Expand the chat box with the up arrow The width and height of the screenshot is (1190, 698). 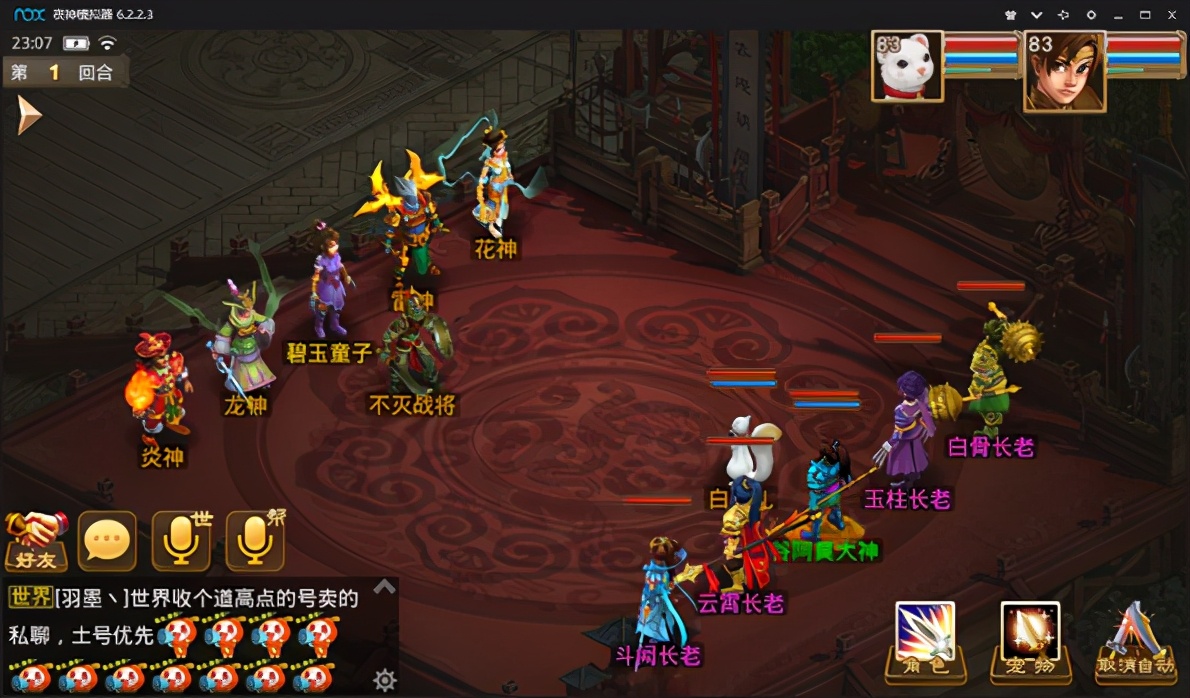(384, 587)
